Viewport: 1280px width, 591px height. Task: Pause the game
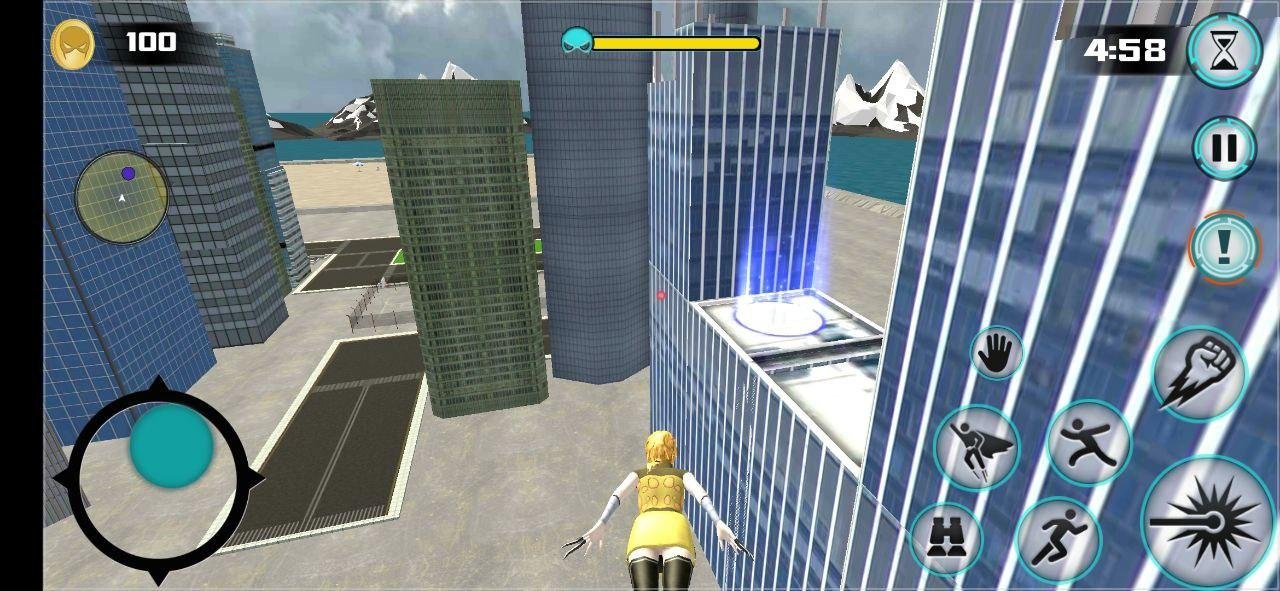click(x=1224, y=148)
